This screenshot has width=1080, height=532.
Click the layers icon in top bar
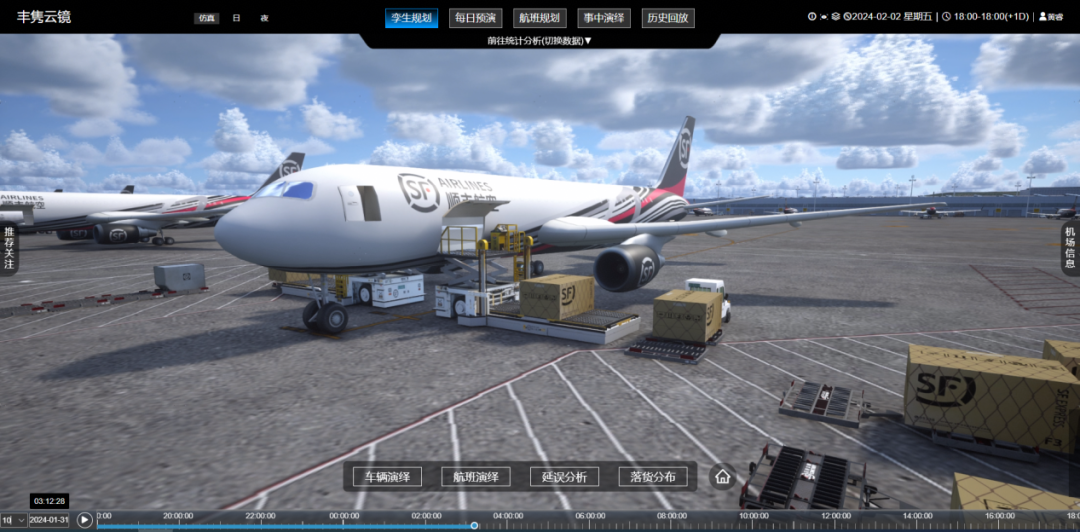(x=836, y=17)
